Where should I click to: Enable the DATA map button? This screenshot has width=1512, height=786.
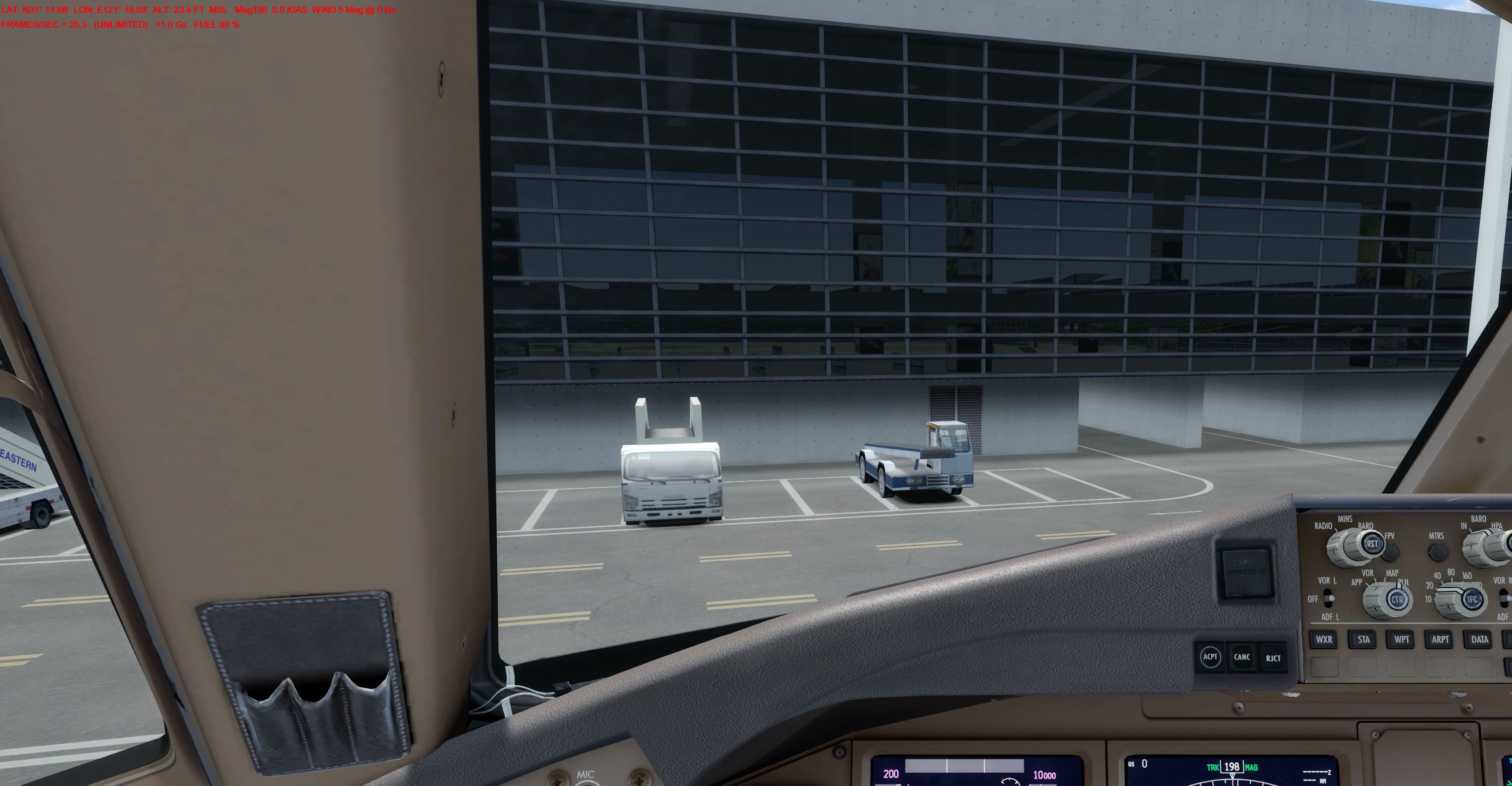[1479, 639]
